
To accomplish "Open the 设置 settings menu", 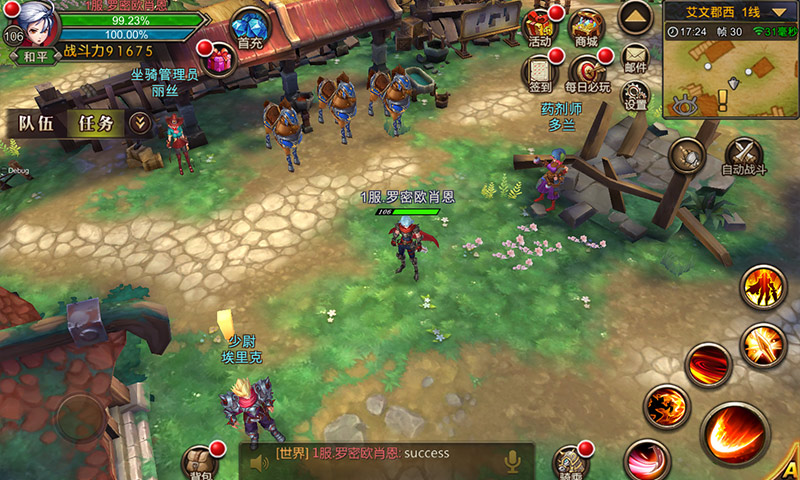I will tap(635, 96).
